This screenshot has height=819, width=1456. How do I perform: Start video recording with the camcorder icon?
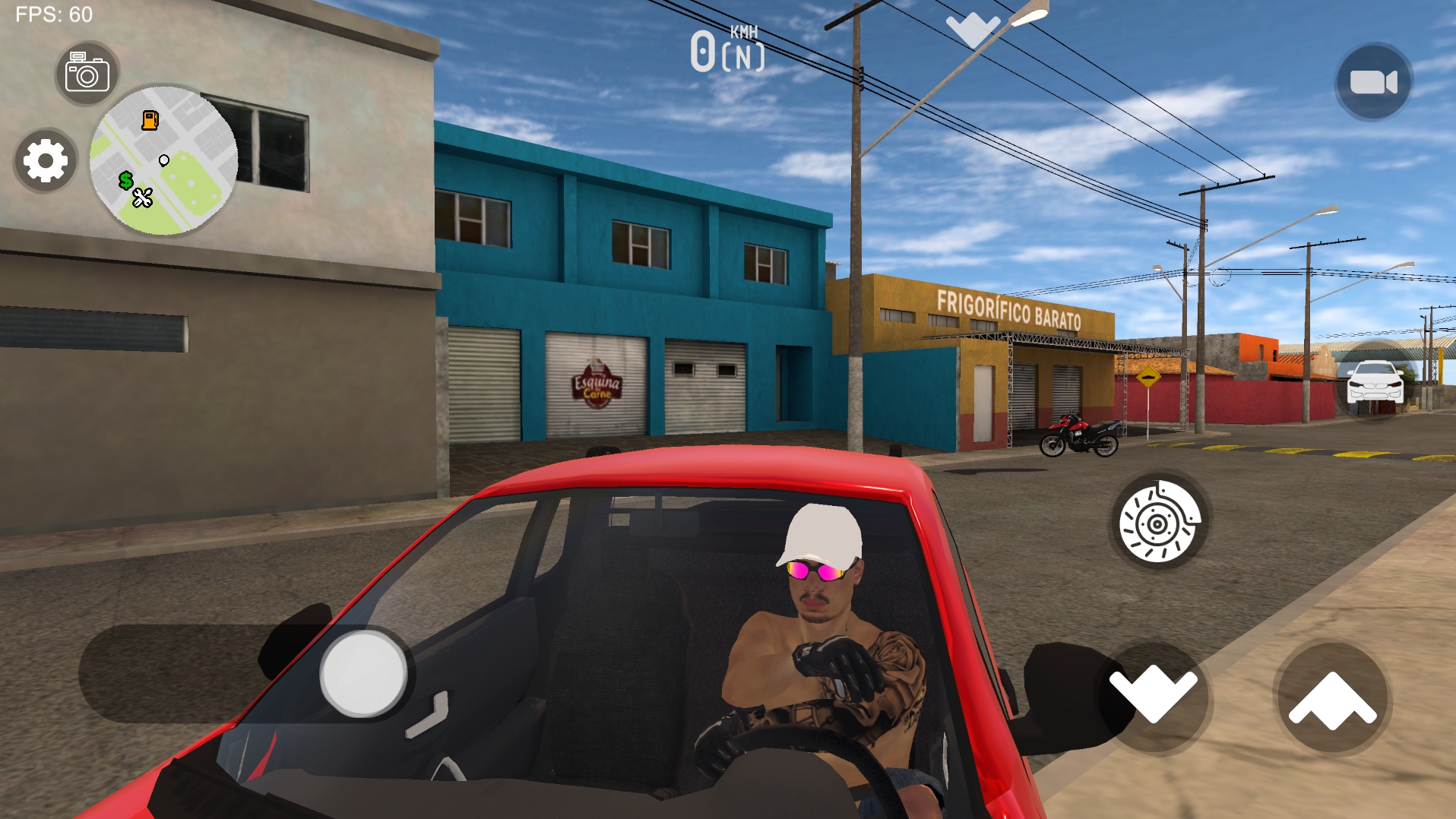pos(1375,80)
